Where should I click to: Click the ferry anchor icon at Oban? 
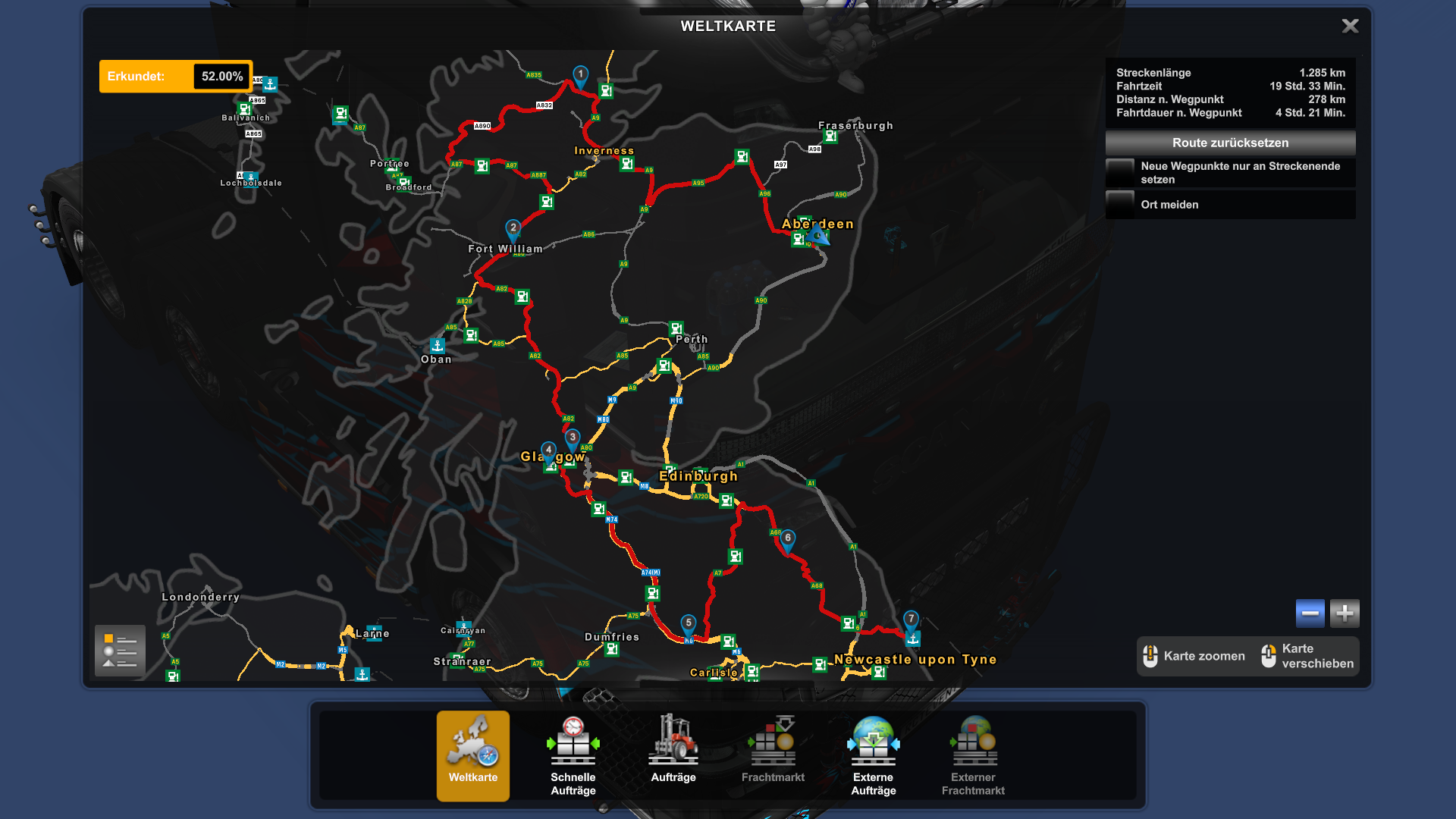pyautogui.click(x=436, y=345)
